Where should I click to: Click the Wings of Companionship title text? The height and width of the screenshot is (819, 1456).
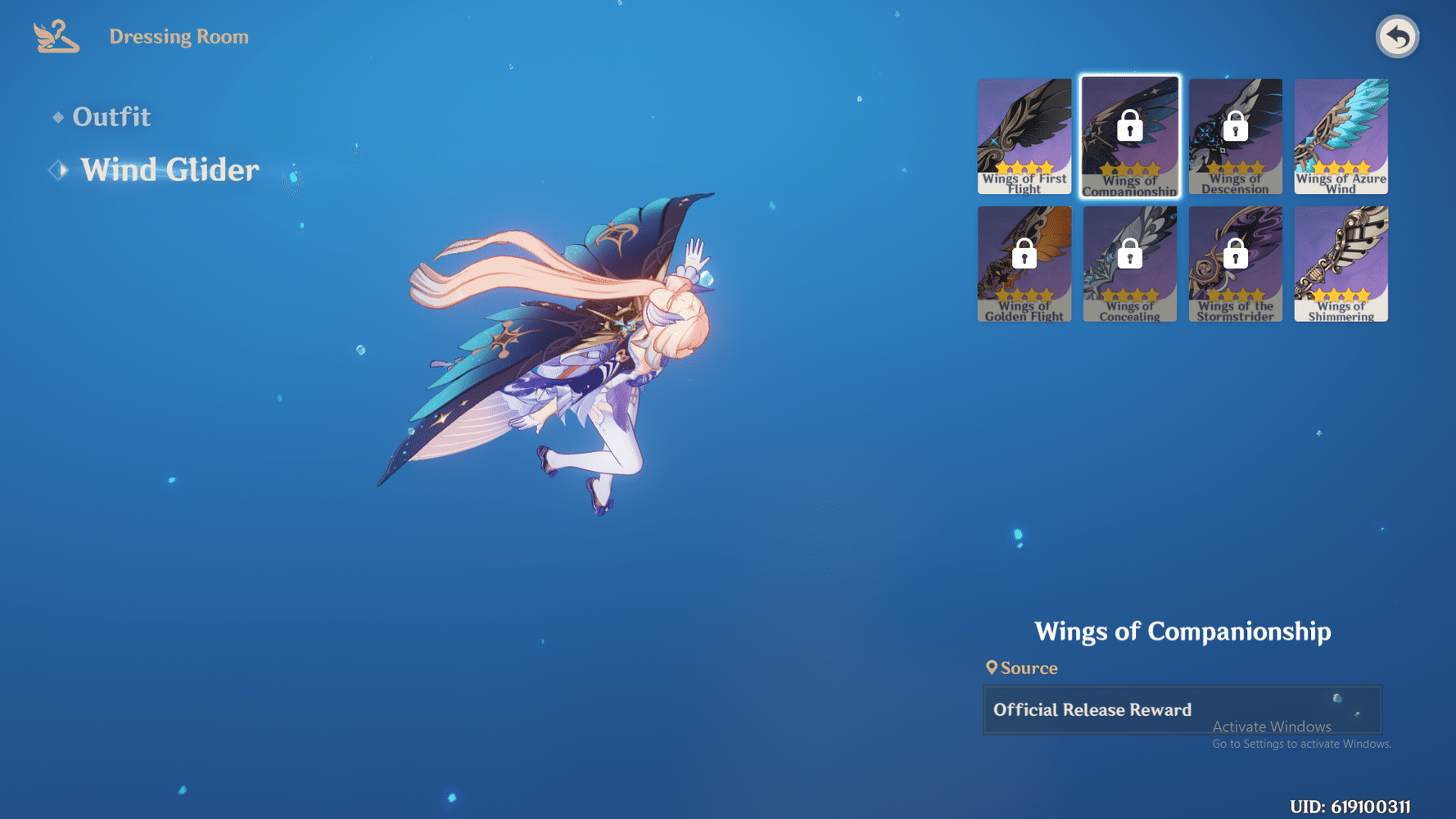coord(1183,631)
